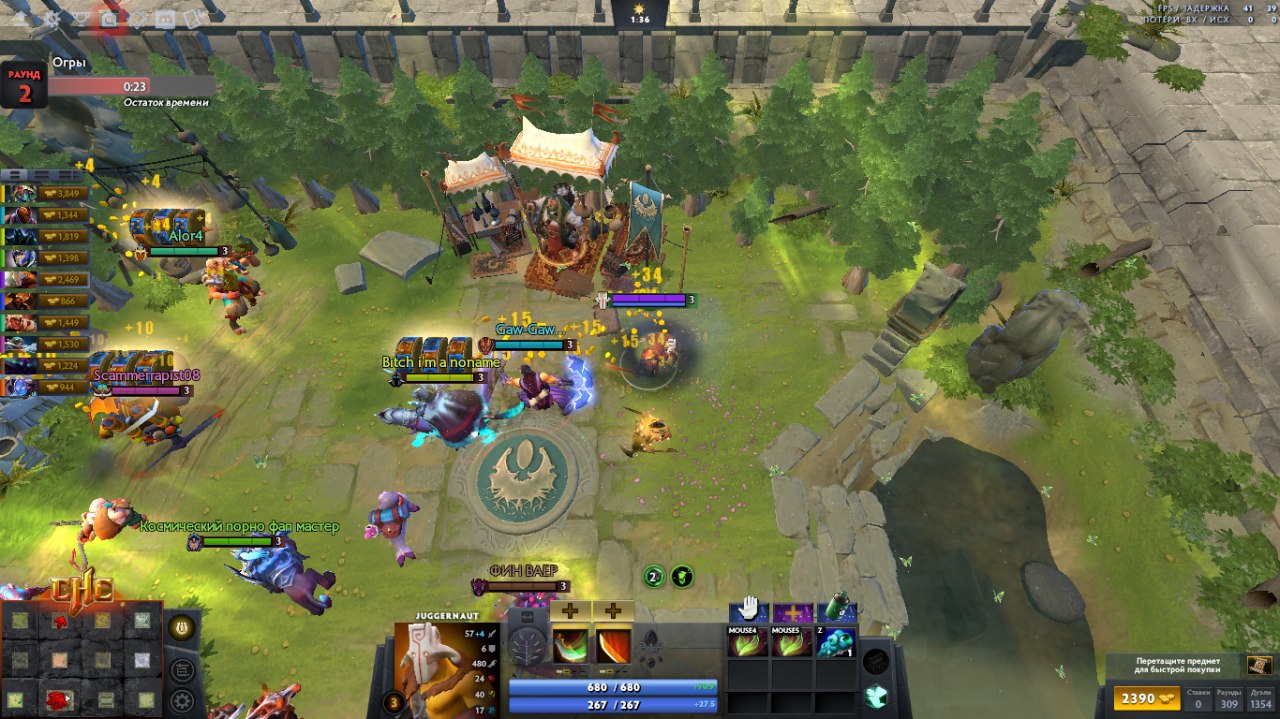The image size is (1280, 719).
Task: Use the blue creature item in slot Z
Action: pyautogui.click(x=836, y=643)
